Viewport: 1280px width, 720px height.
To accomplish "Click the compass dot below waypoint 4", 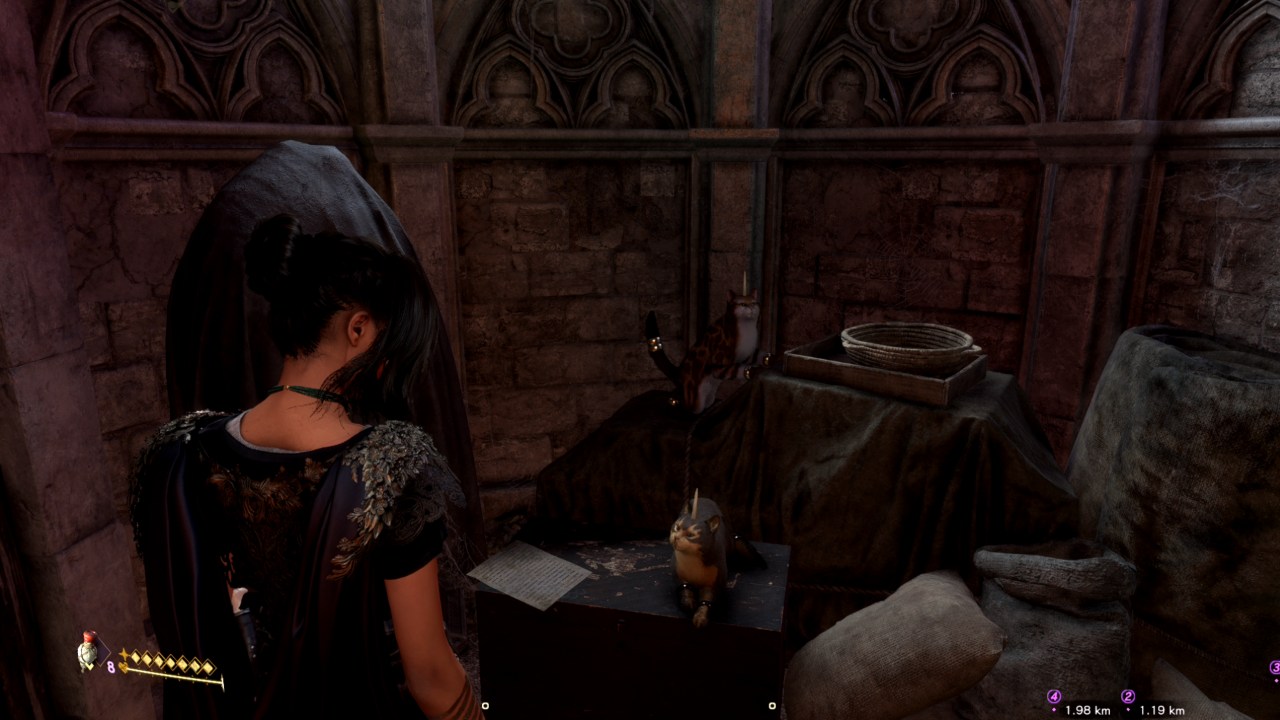I will coord(1054,709).
